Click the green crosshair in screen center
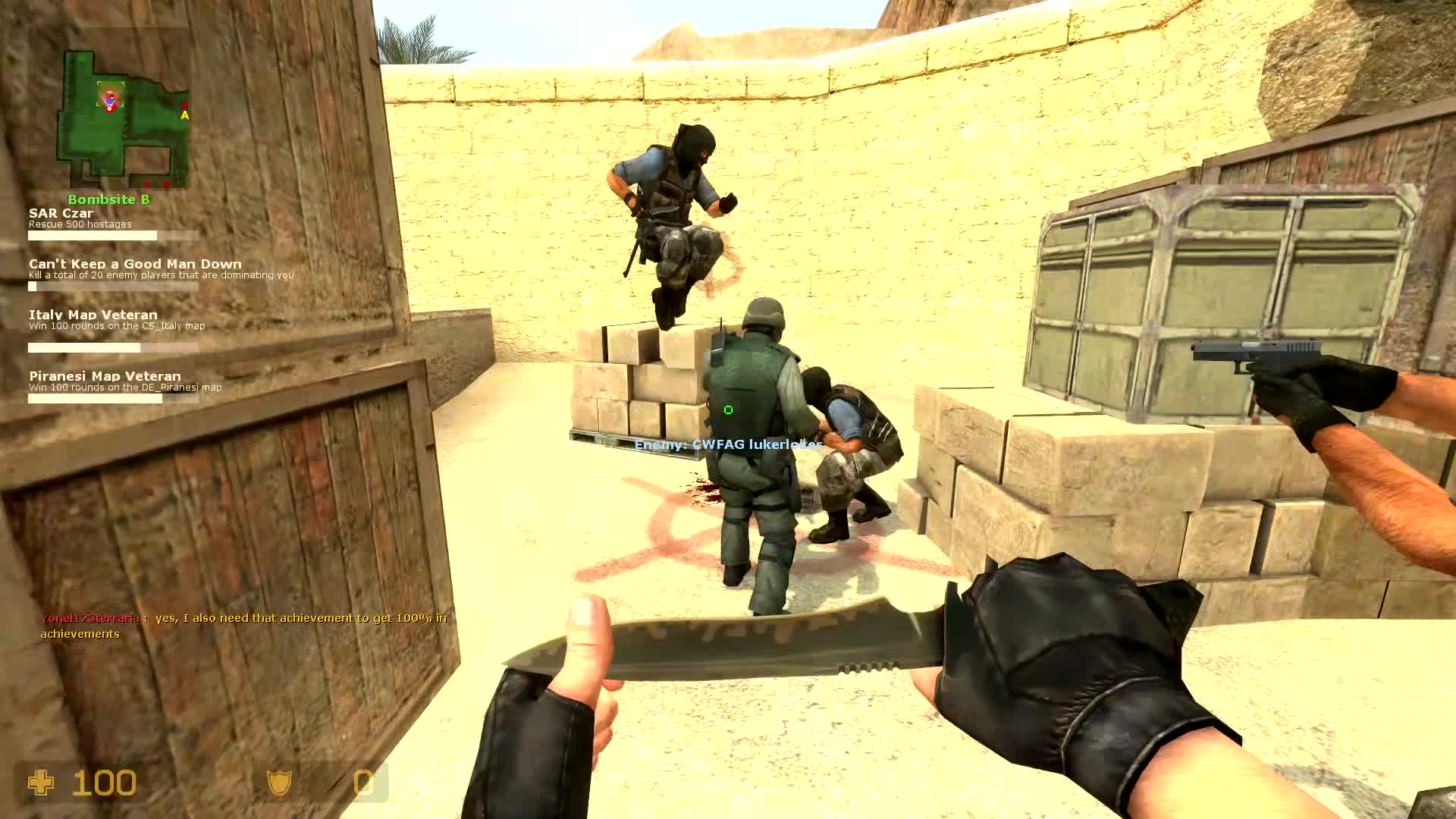The image size is (1456, 819). [x=728, y=409]
